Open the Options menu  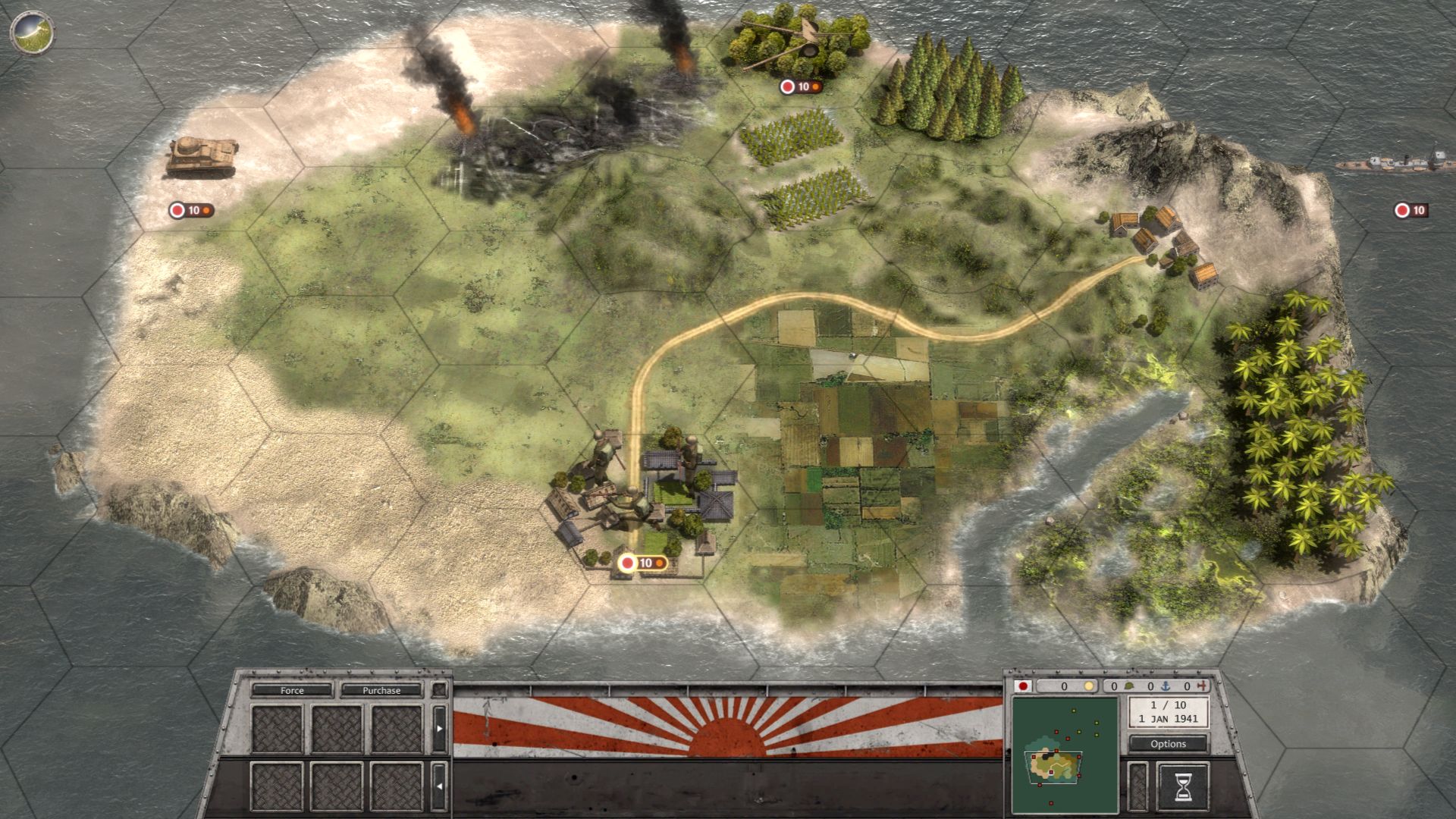[x=1168, y=744]
